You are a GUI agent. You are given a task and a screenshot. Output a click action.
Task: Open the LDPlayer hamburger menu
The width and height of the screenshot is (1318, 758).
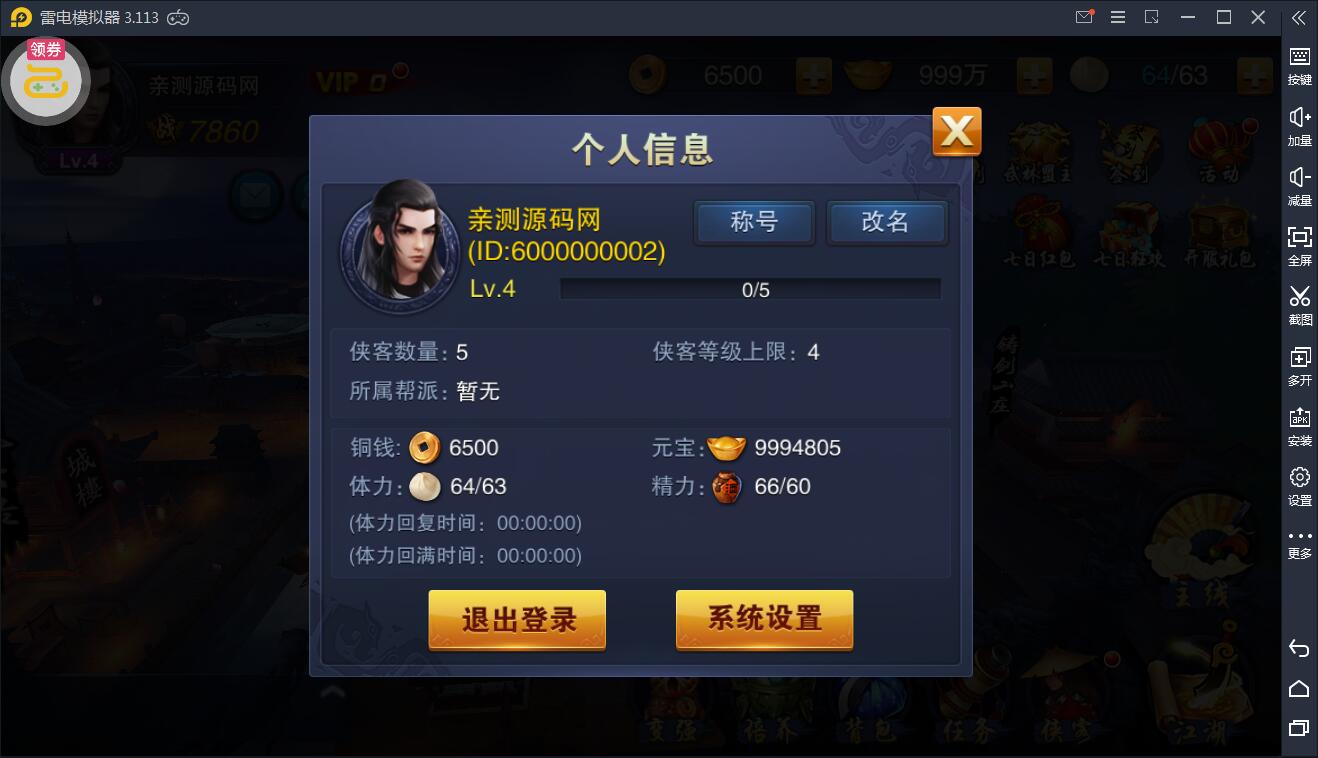click(x=1118, y=17)
